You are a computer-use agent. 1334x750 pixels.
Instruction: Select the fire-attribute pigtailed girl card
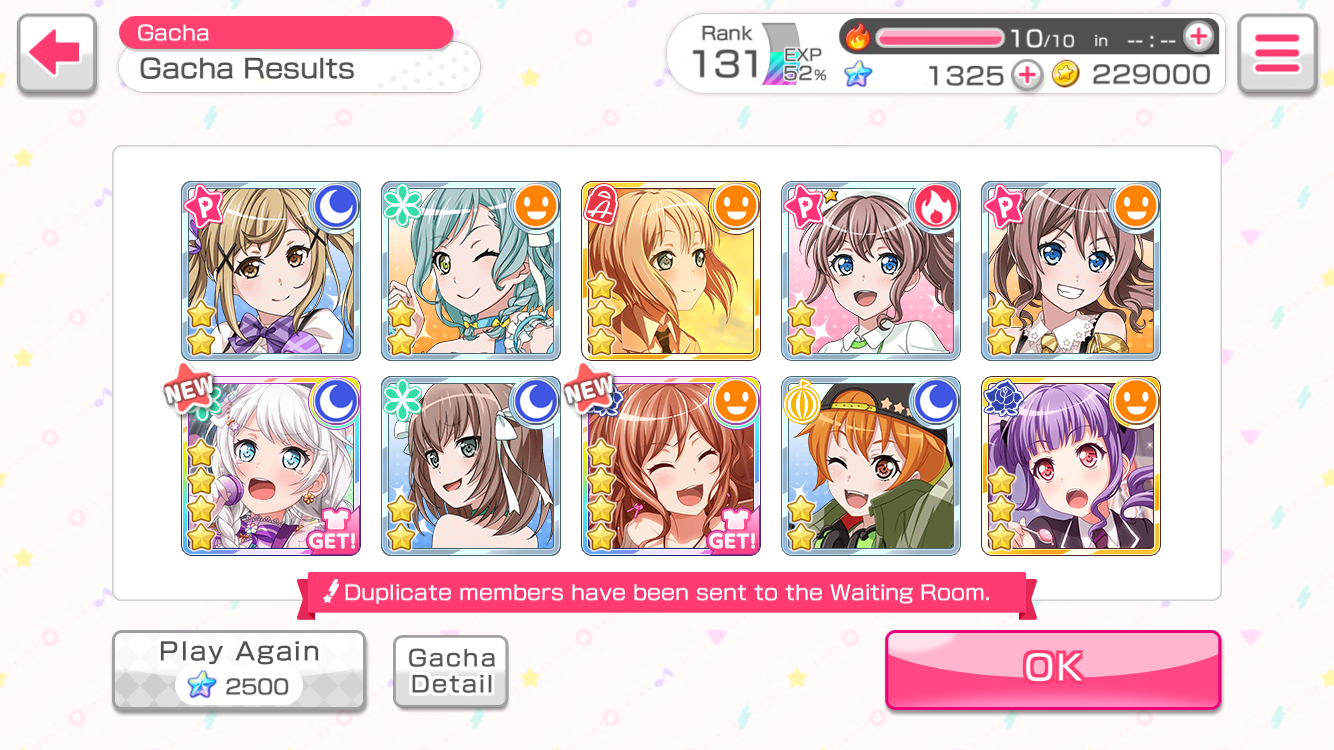(871, 271)
